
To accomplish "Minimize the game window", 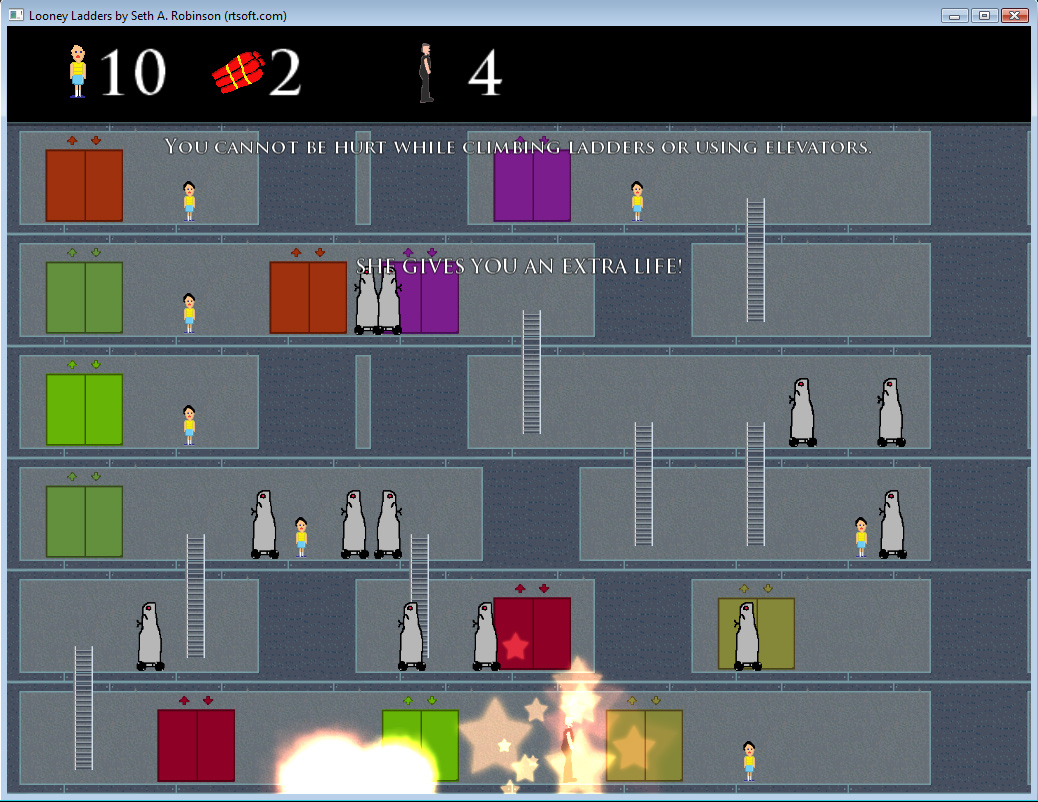I will click(955, 15).
